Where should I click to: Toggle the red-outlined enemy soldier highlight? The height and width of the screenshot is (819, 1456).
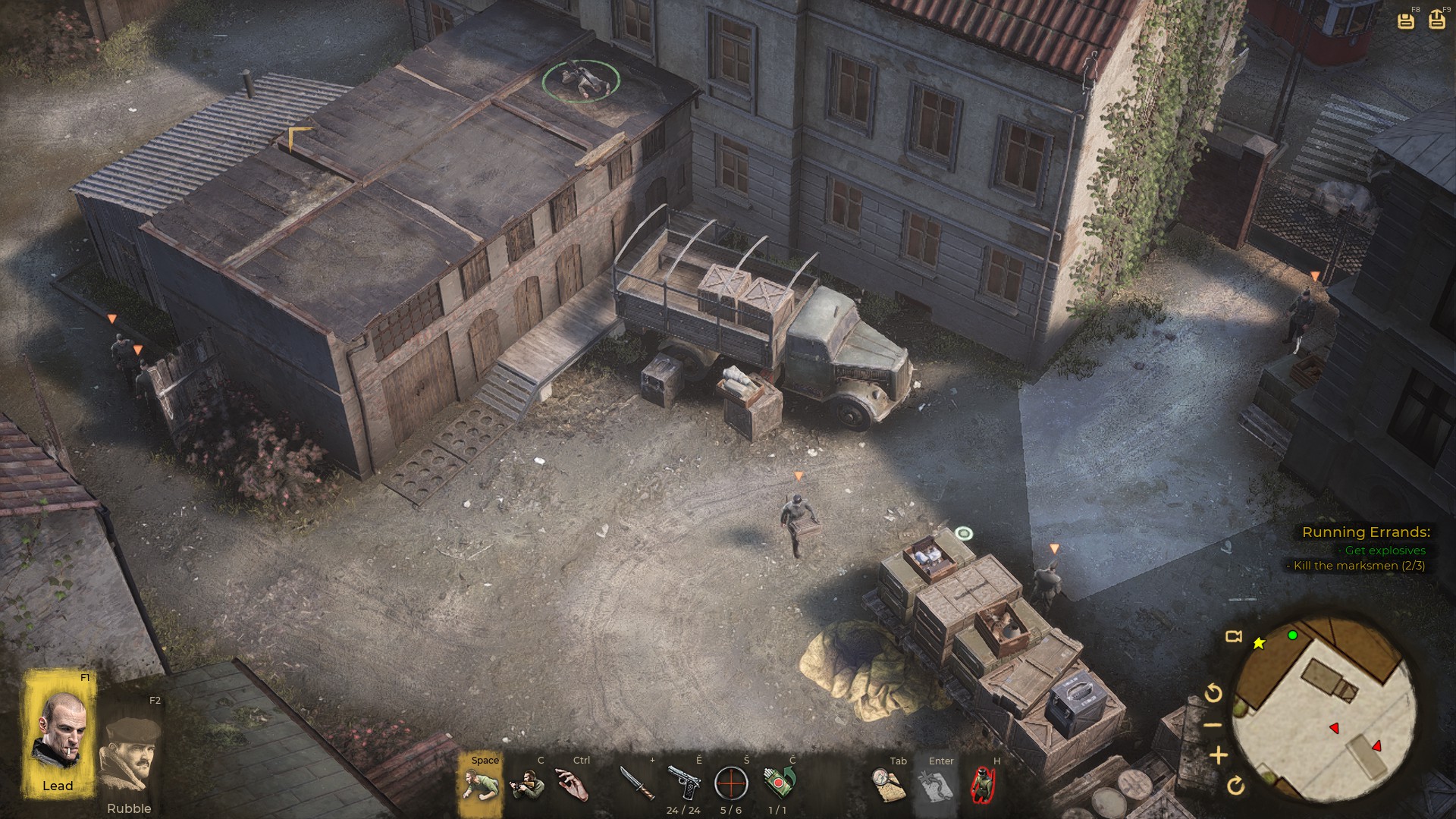[x=983, y=785]
